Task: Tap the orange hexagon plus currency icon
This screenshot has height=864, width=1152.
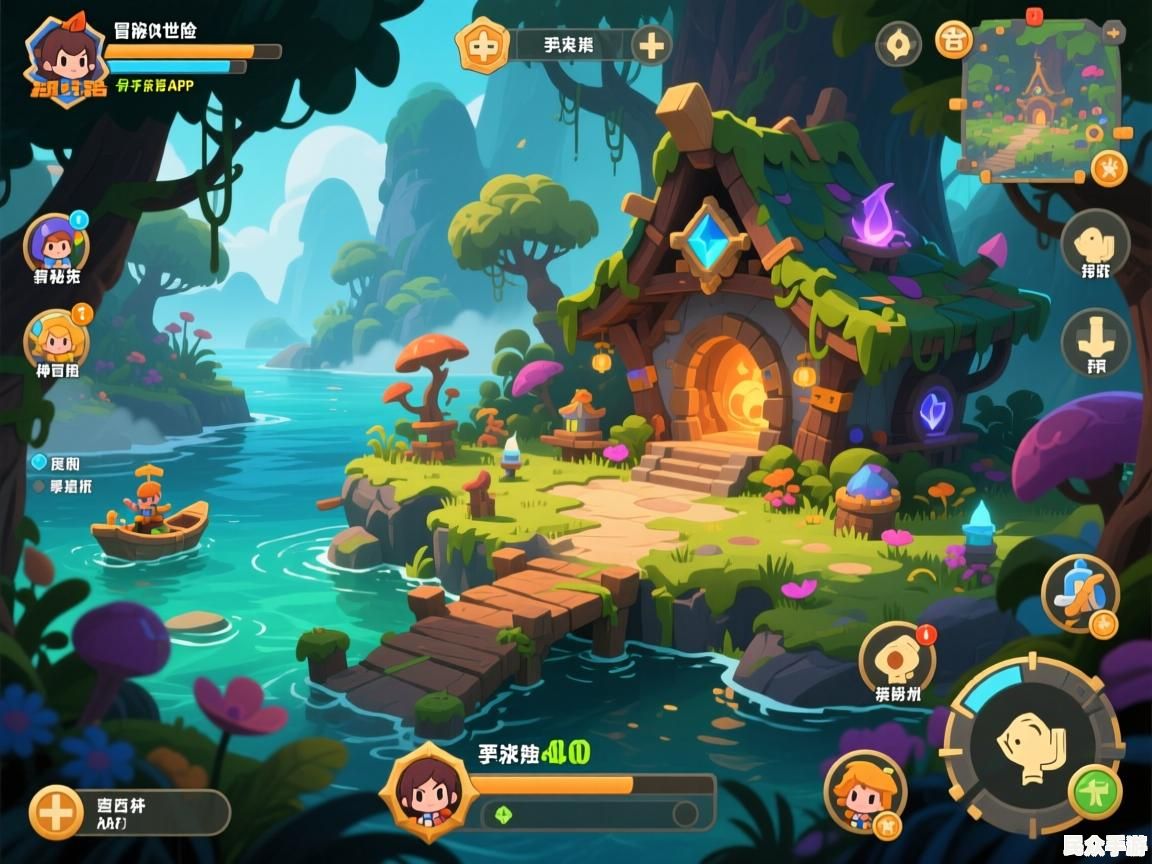Action: (483, 45)
